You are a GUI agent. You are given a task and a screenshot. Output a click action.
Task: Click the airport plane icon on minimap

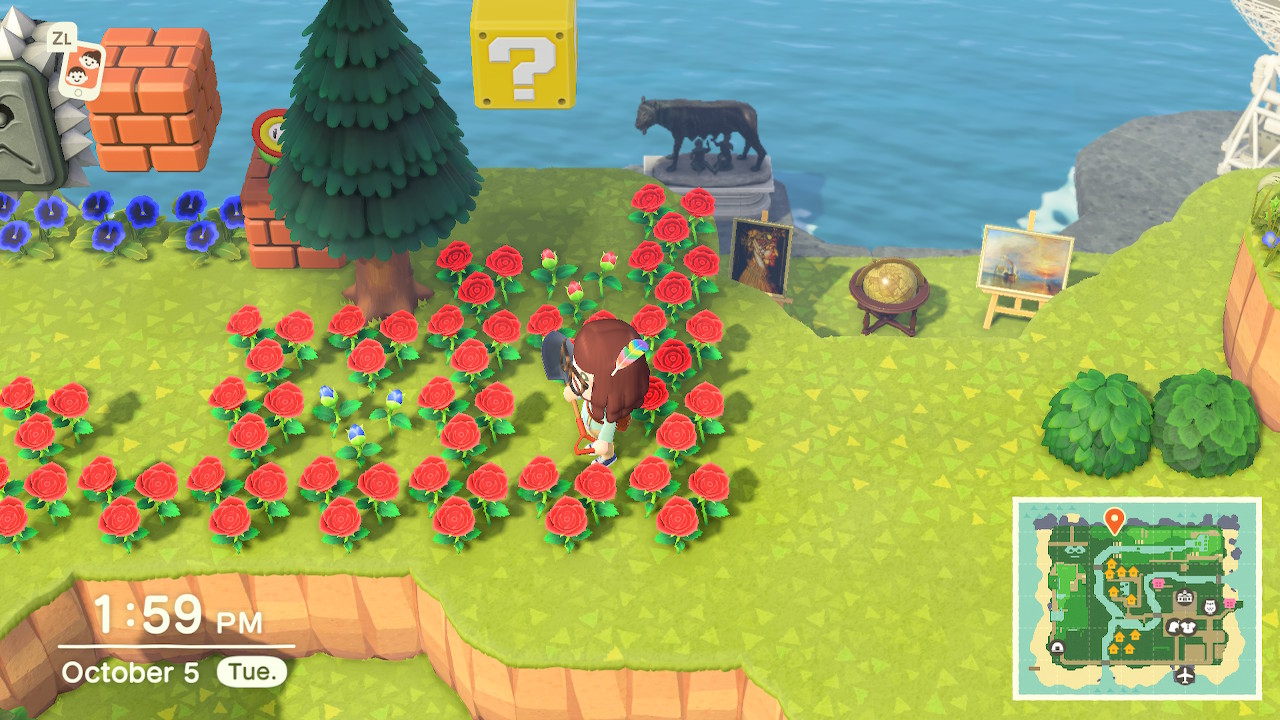tap(1186, 675)
